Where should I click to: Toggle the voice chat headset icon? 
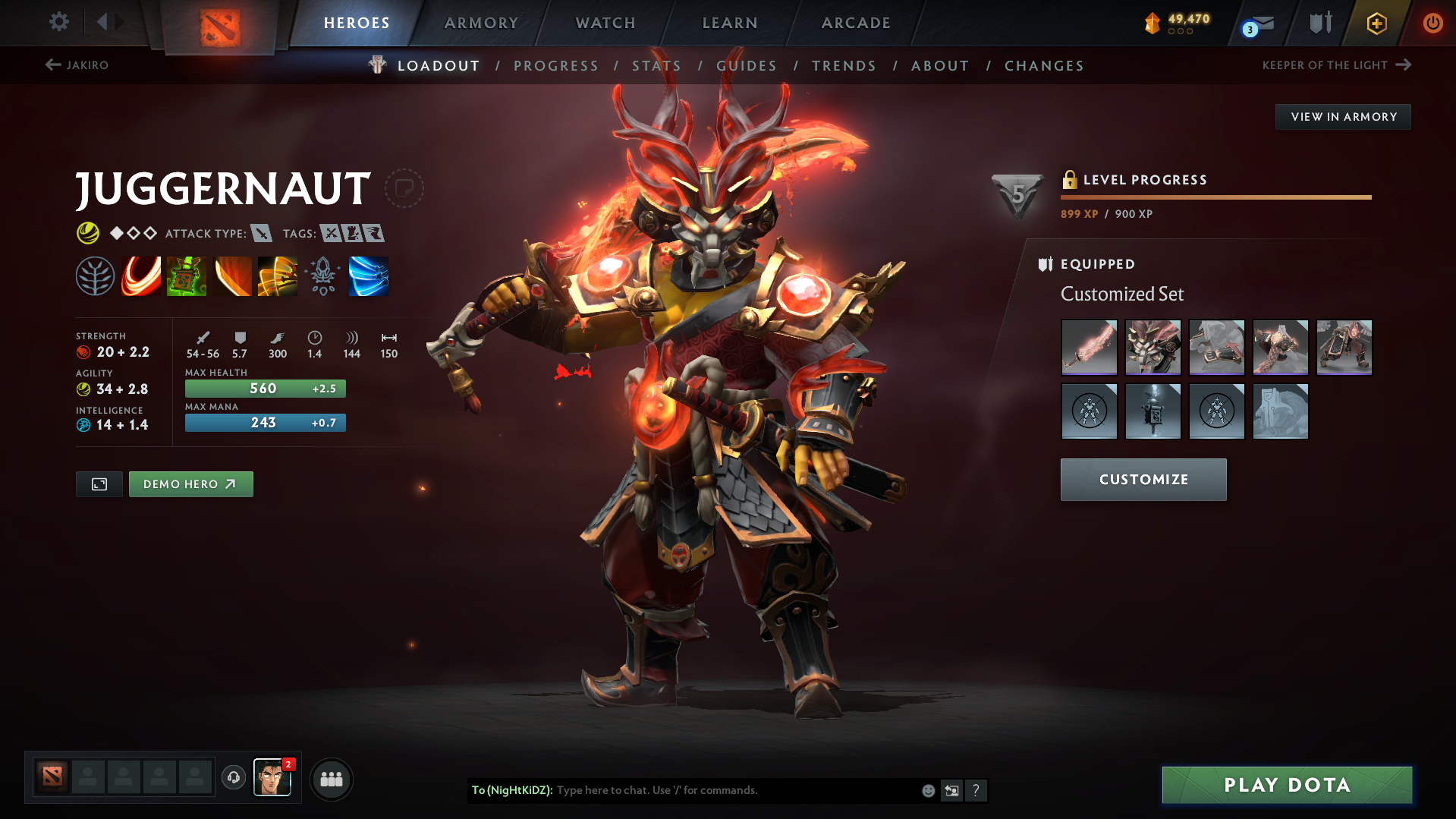point(233,779)
